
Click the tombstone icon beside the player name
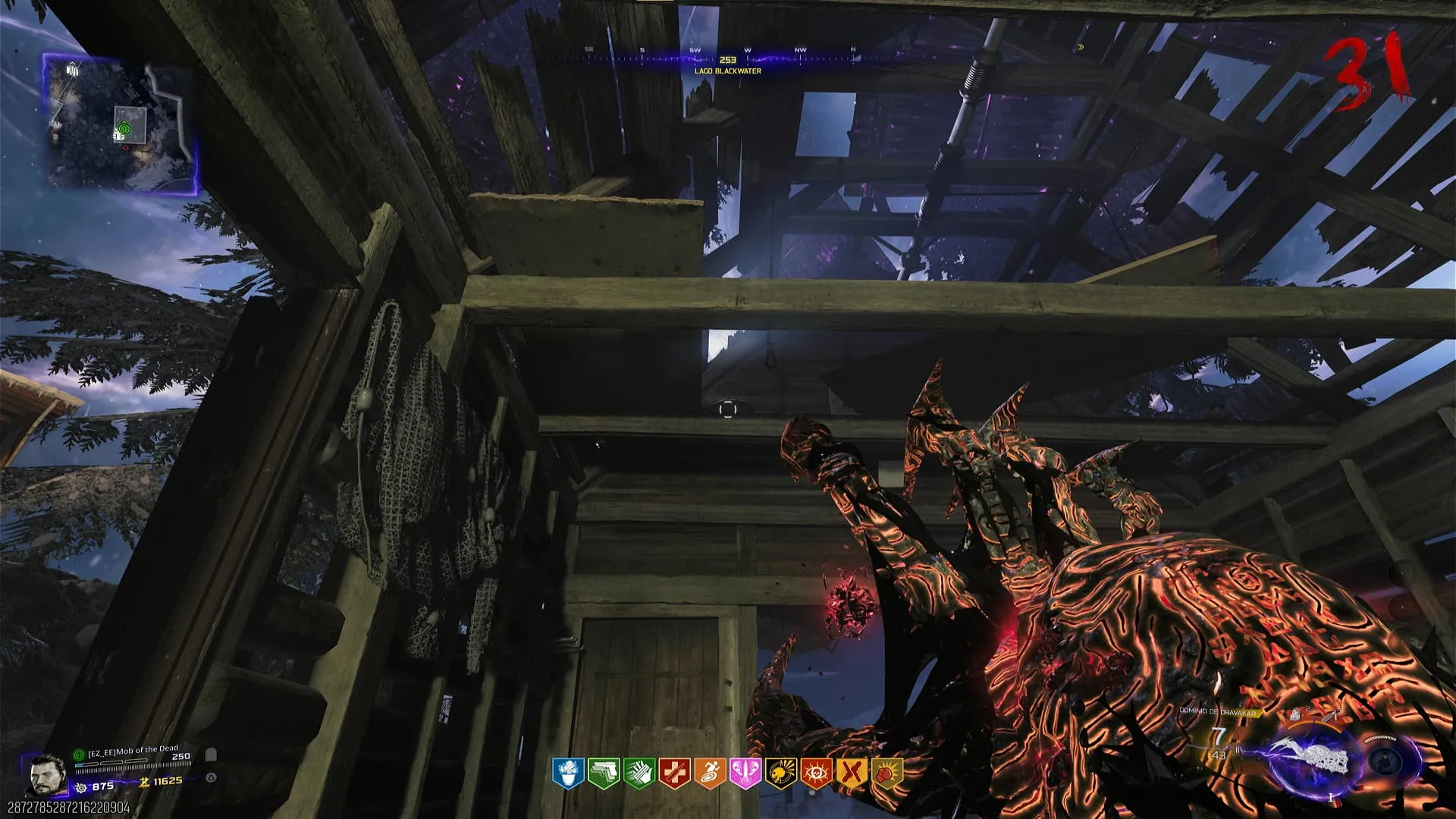212,755
